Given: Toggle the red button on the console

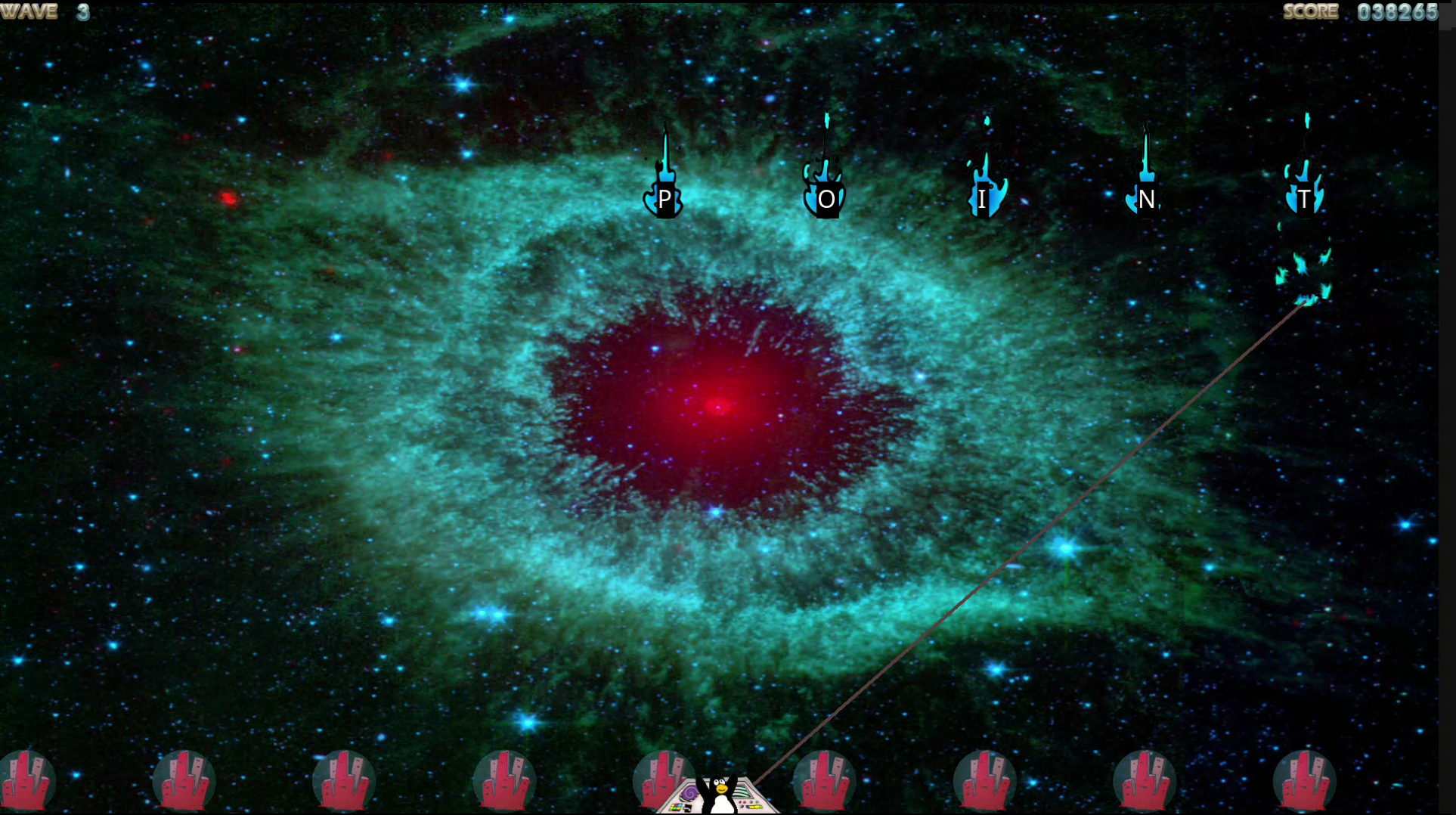Looking at the screenshot, I should click(x=745, y=802).
